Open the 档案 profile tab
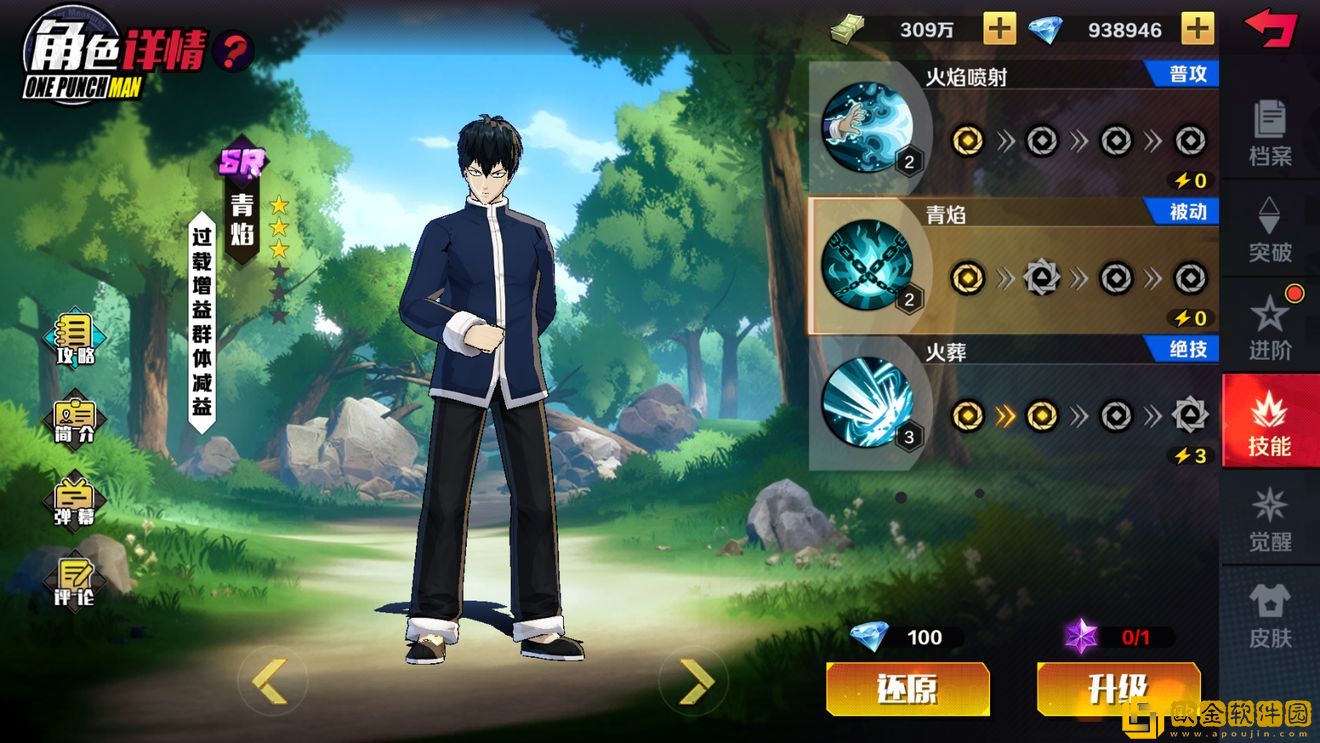The width and height of the screenshot is (1320, 743). pos(1270,132)
